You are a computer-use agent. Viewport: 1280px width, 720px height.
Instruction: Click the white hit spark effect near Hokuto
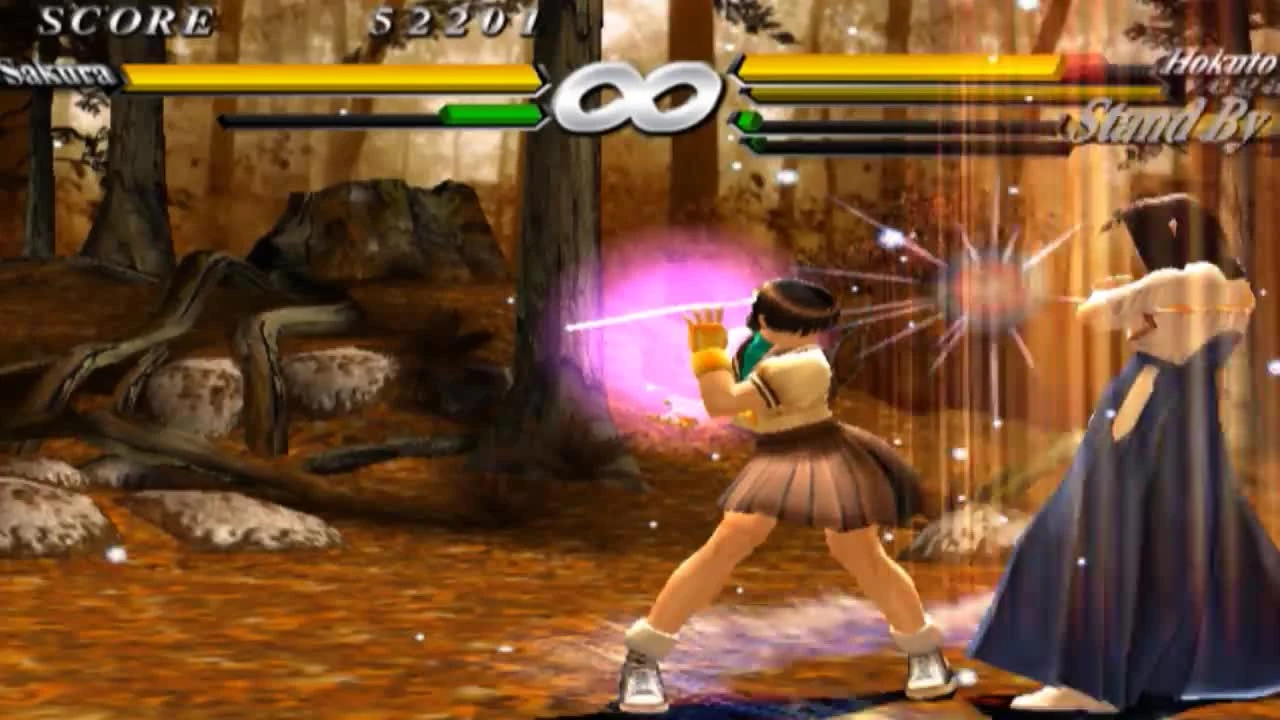point(990,290)
